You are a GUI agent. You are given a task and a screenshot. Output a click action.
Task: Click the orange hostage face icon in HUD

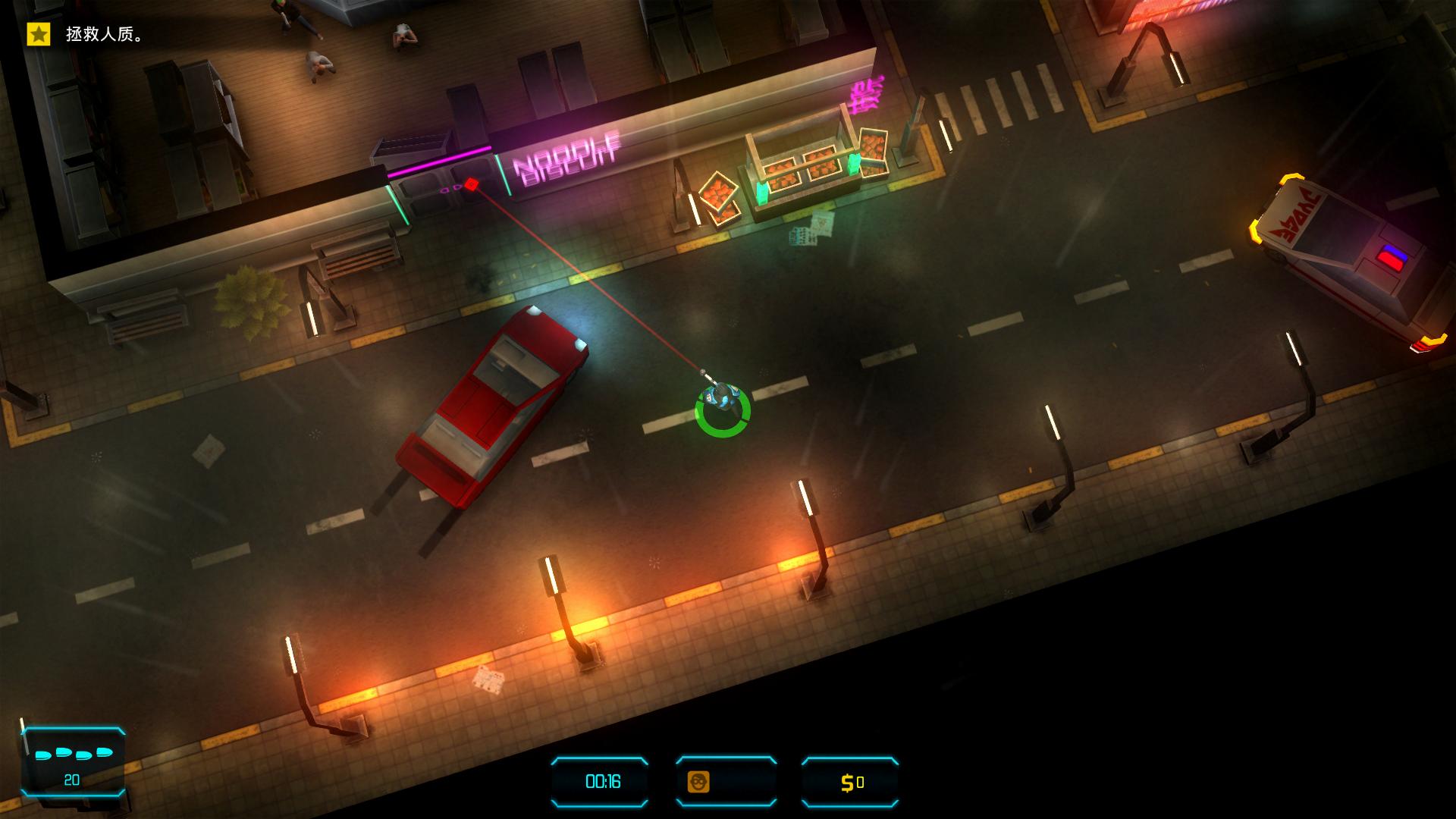click(699, 783)
